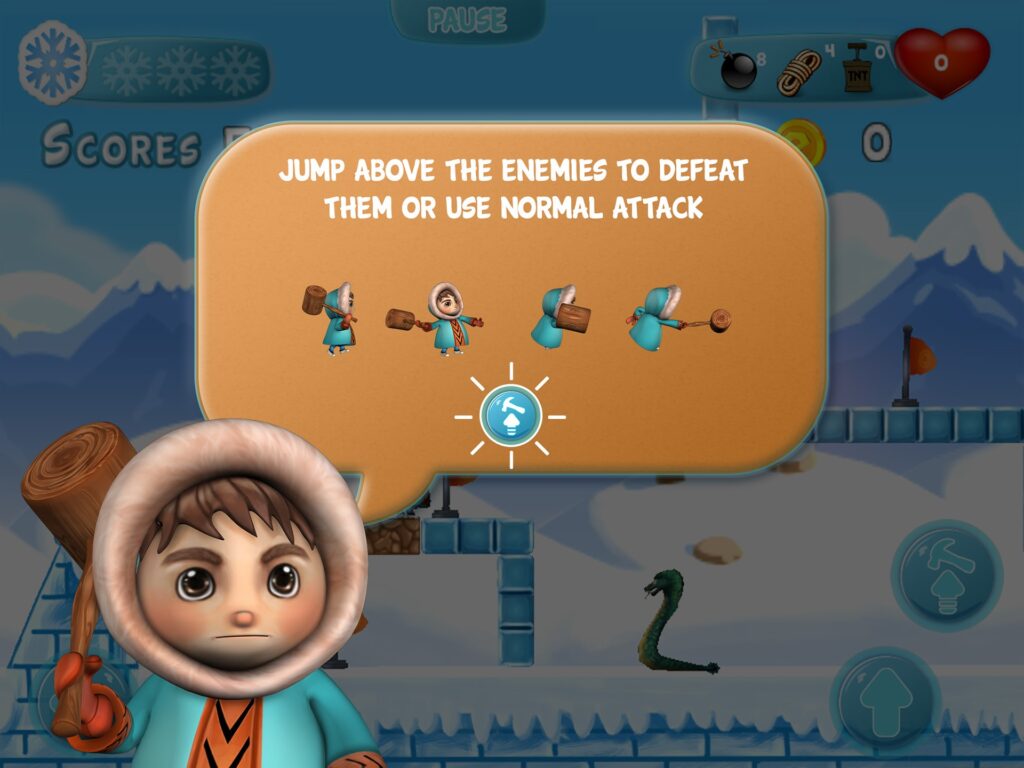Select the TNT detonator item

pos(857,70)
